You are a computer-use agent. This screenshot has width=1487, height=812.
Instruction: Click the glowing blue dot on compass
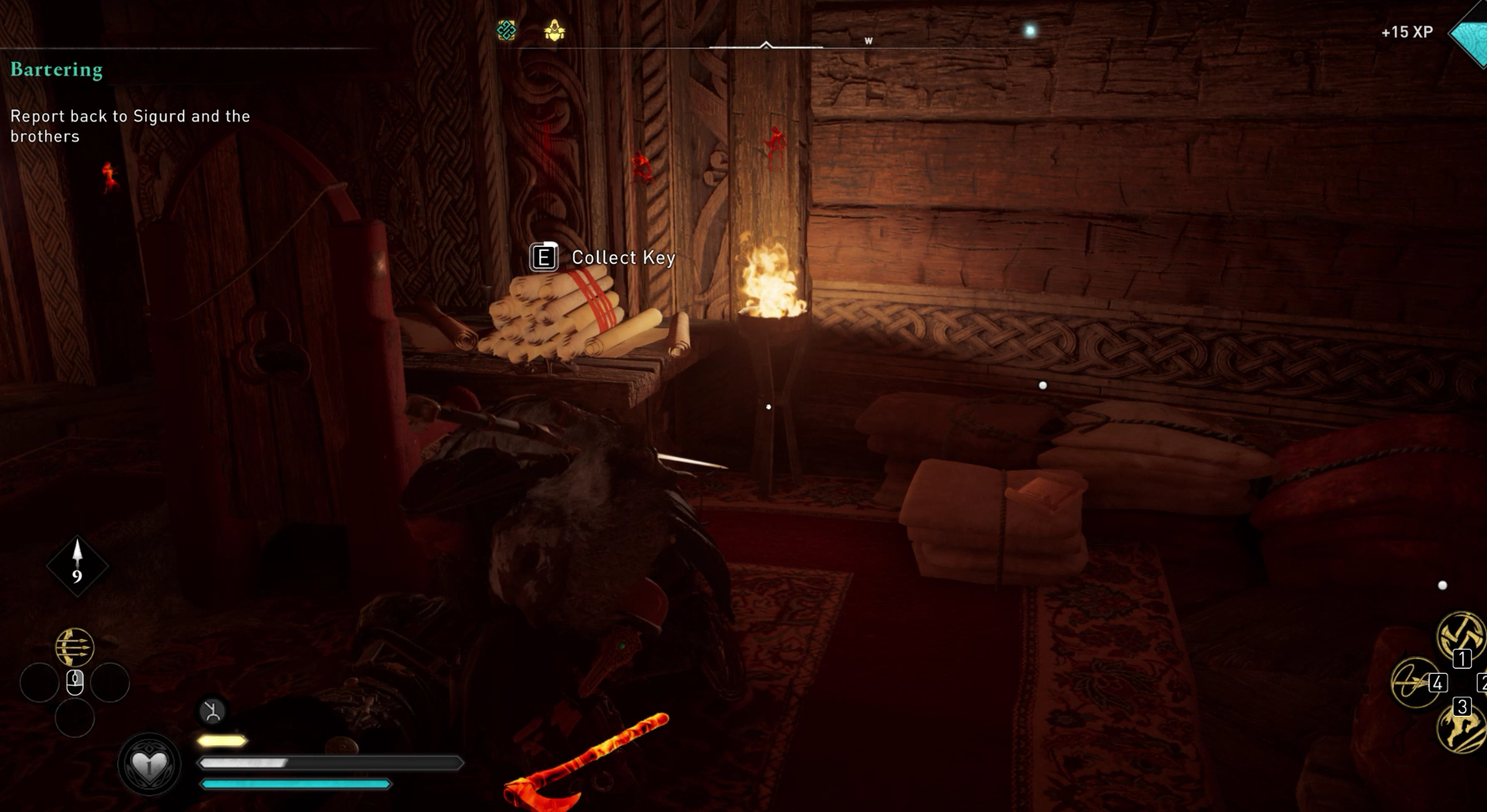pos(1030,31)
